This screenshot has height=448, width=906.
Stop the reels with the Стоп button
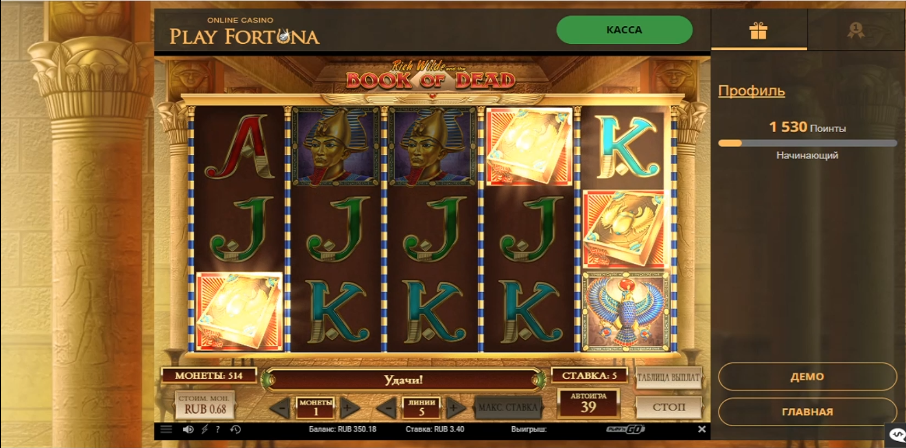[668, 407]
